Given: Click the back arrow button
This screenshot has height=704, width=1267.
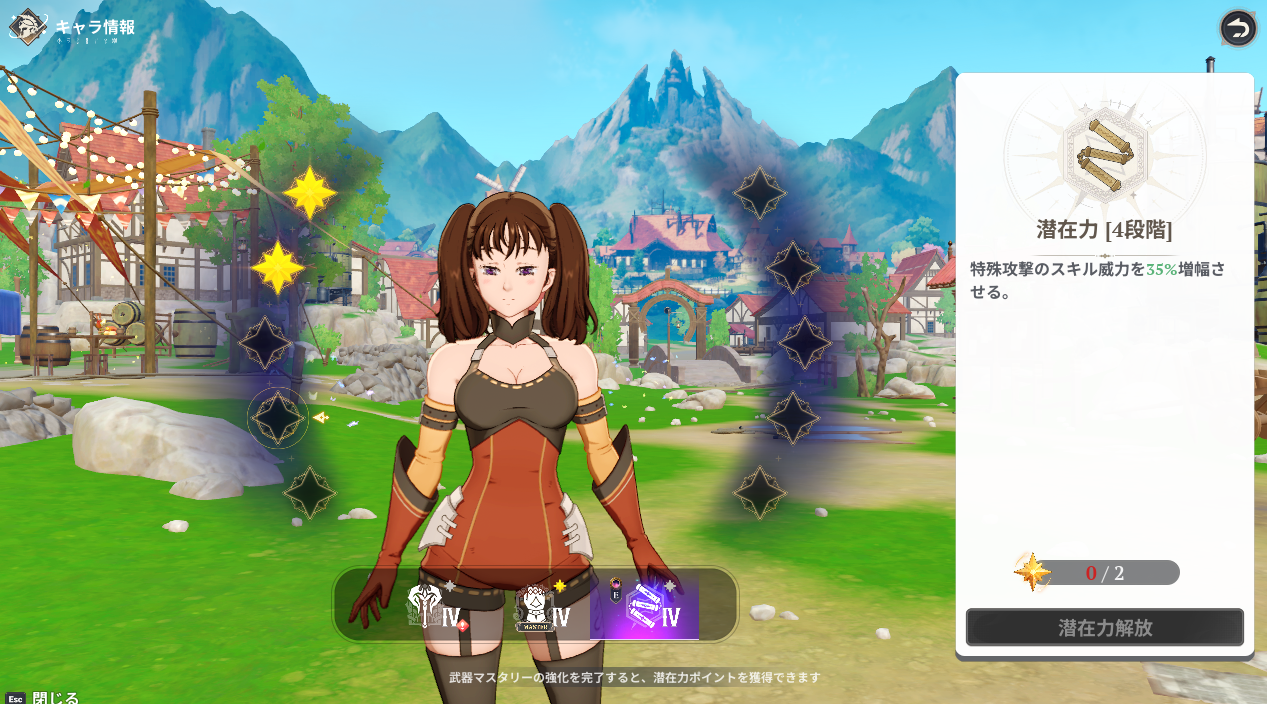Looking at the screenshot, I should pos(1237,28).
